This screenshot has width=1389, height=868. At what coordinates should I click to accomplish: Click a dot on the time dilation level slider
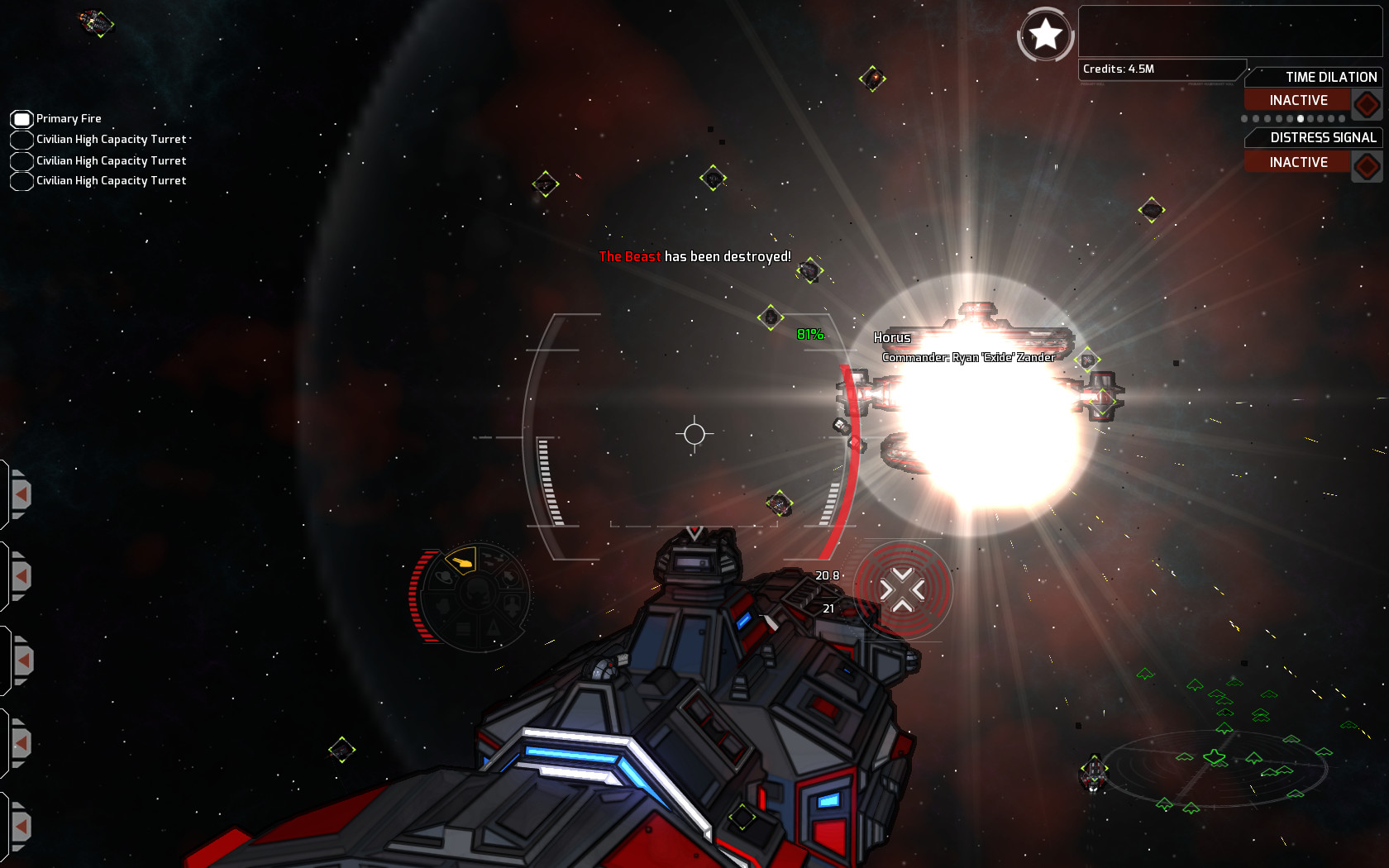(x=1300, y=119)
